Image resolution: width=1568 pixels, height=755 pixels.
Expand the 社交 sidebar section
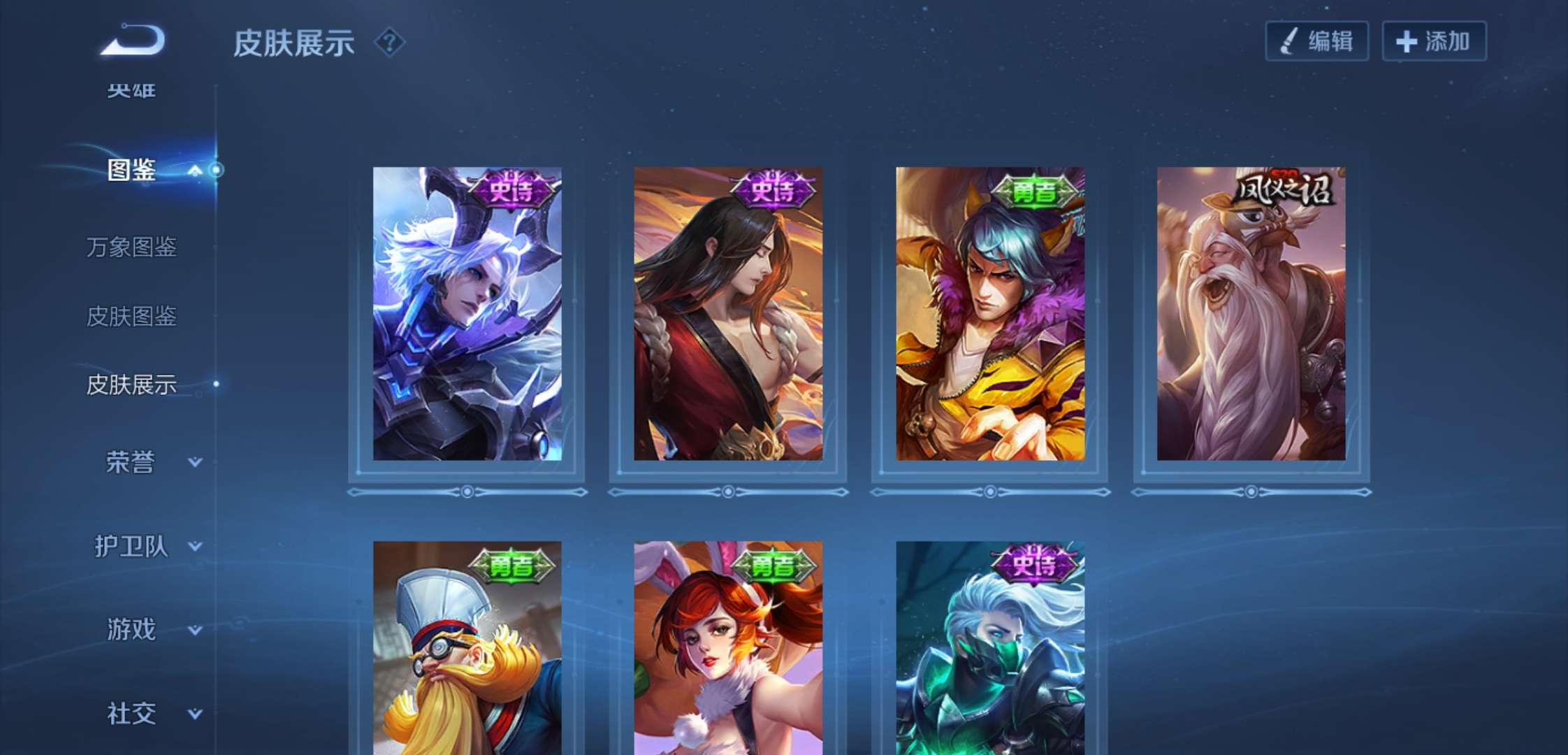tap(150, 713)
